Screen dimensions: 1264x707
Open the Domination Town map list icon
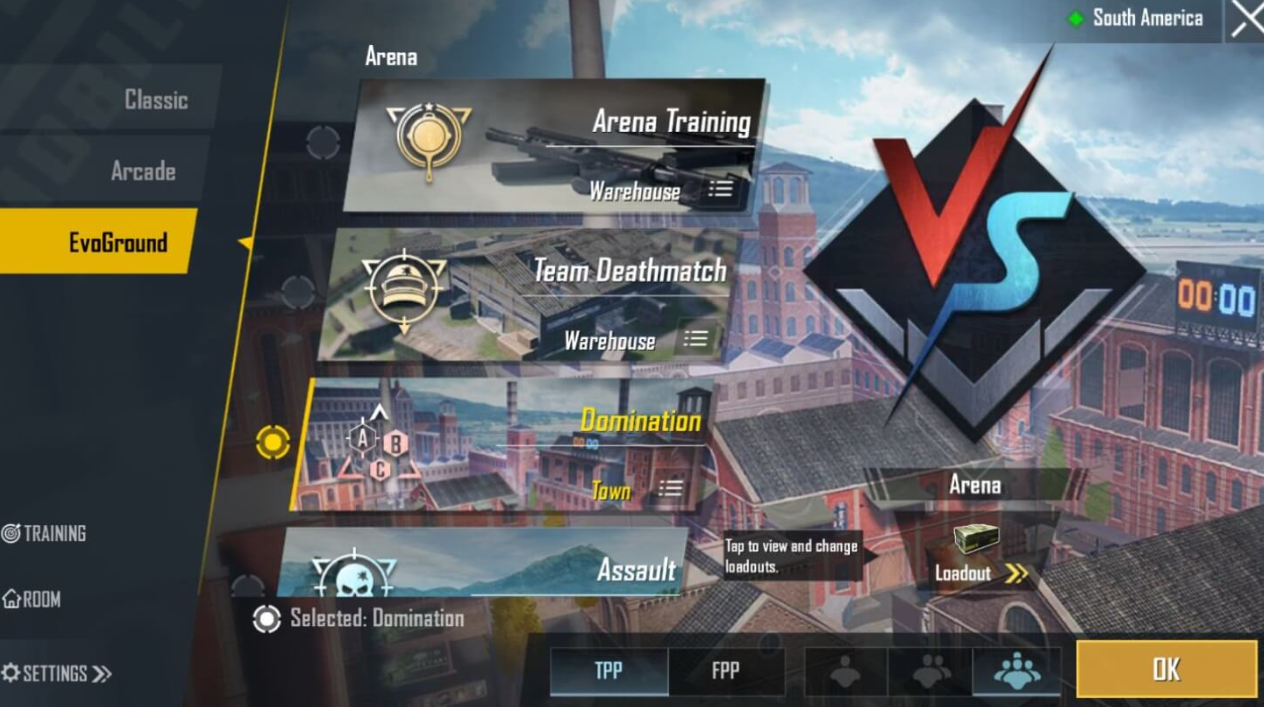coord(670,488)
